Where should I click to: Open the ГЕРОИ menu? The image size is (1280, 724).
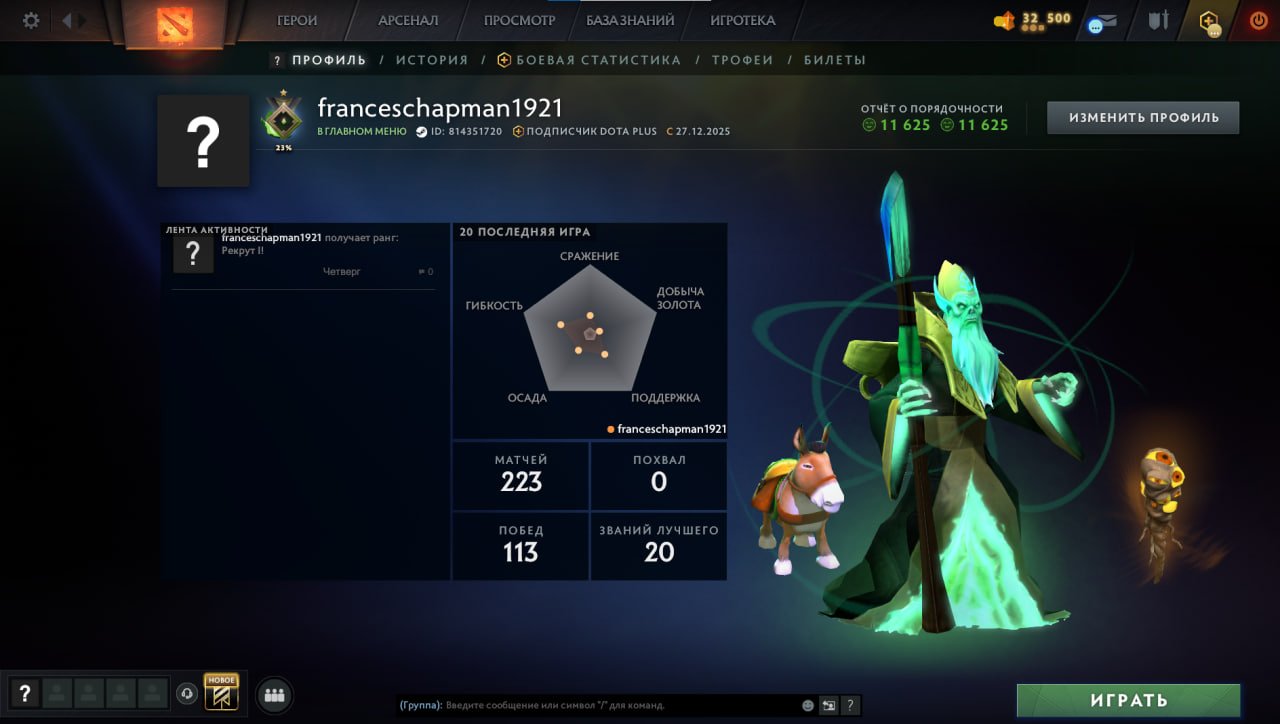297,19
